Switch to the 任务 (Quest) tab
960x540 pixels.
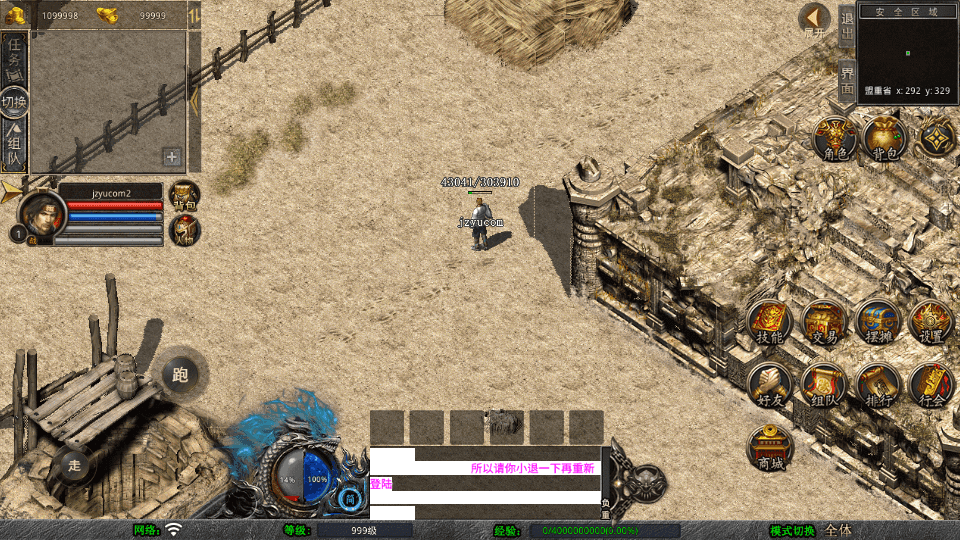click(14, 56)
